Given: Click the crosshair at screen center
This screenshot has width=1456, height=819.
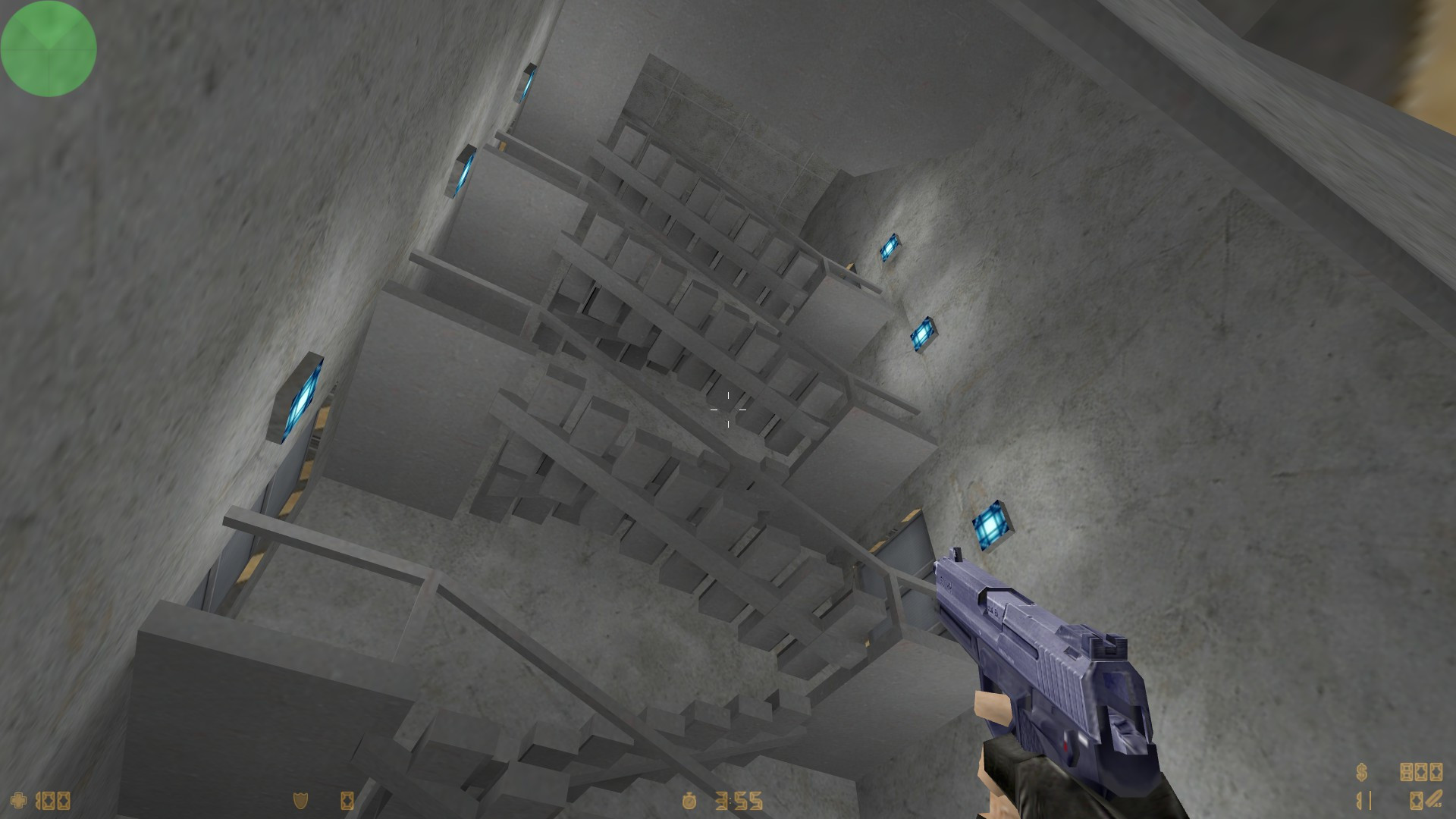Looking at the screenshot, I should 728,409.
